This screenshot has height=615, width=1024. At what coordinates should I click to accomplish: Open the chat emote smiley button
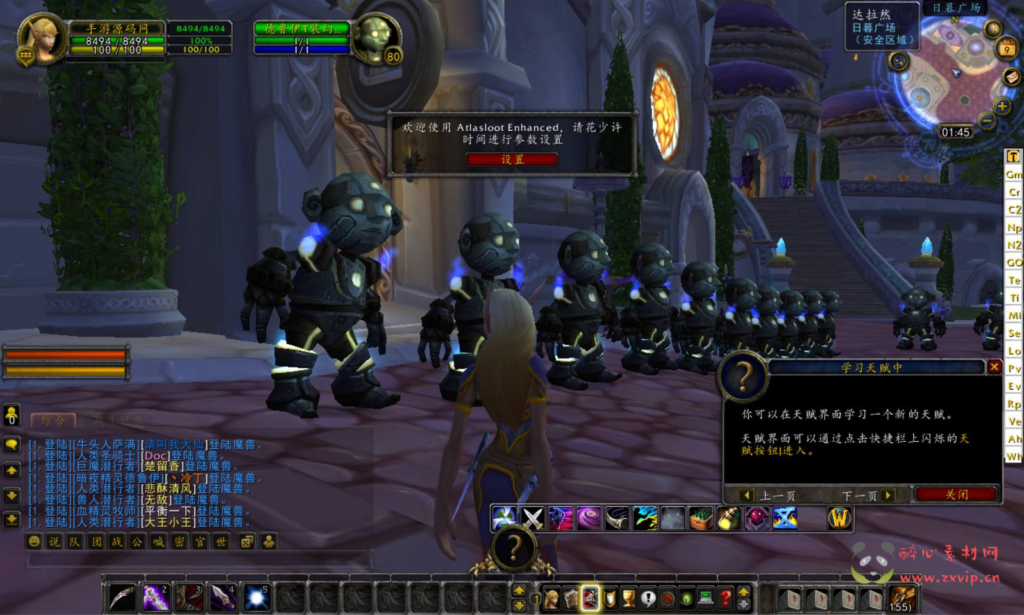[34, 541]
